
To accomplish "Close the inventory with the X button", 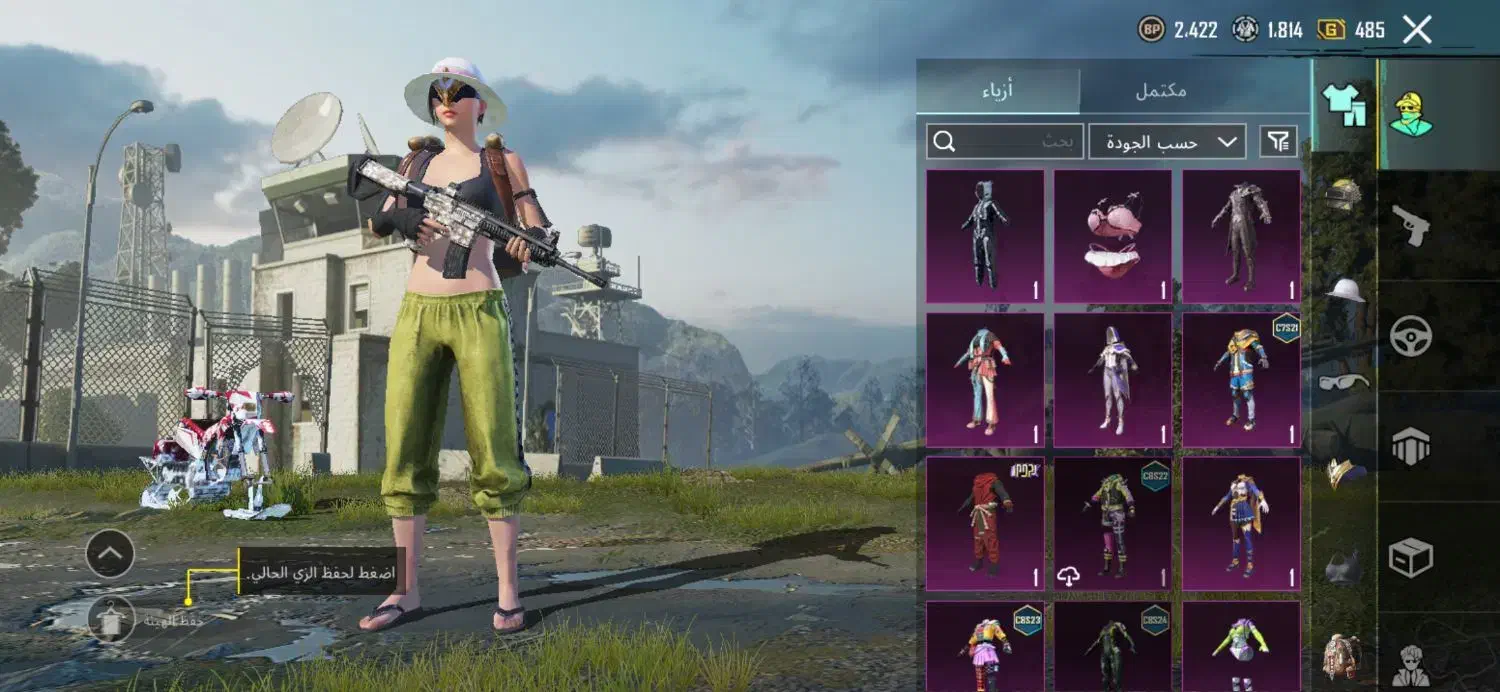I will tap(1417, 30).
